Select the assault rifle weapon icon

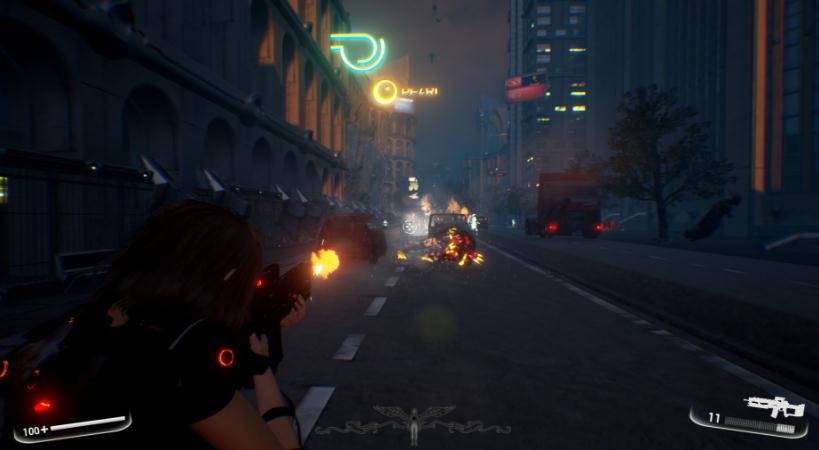775,406
